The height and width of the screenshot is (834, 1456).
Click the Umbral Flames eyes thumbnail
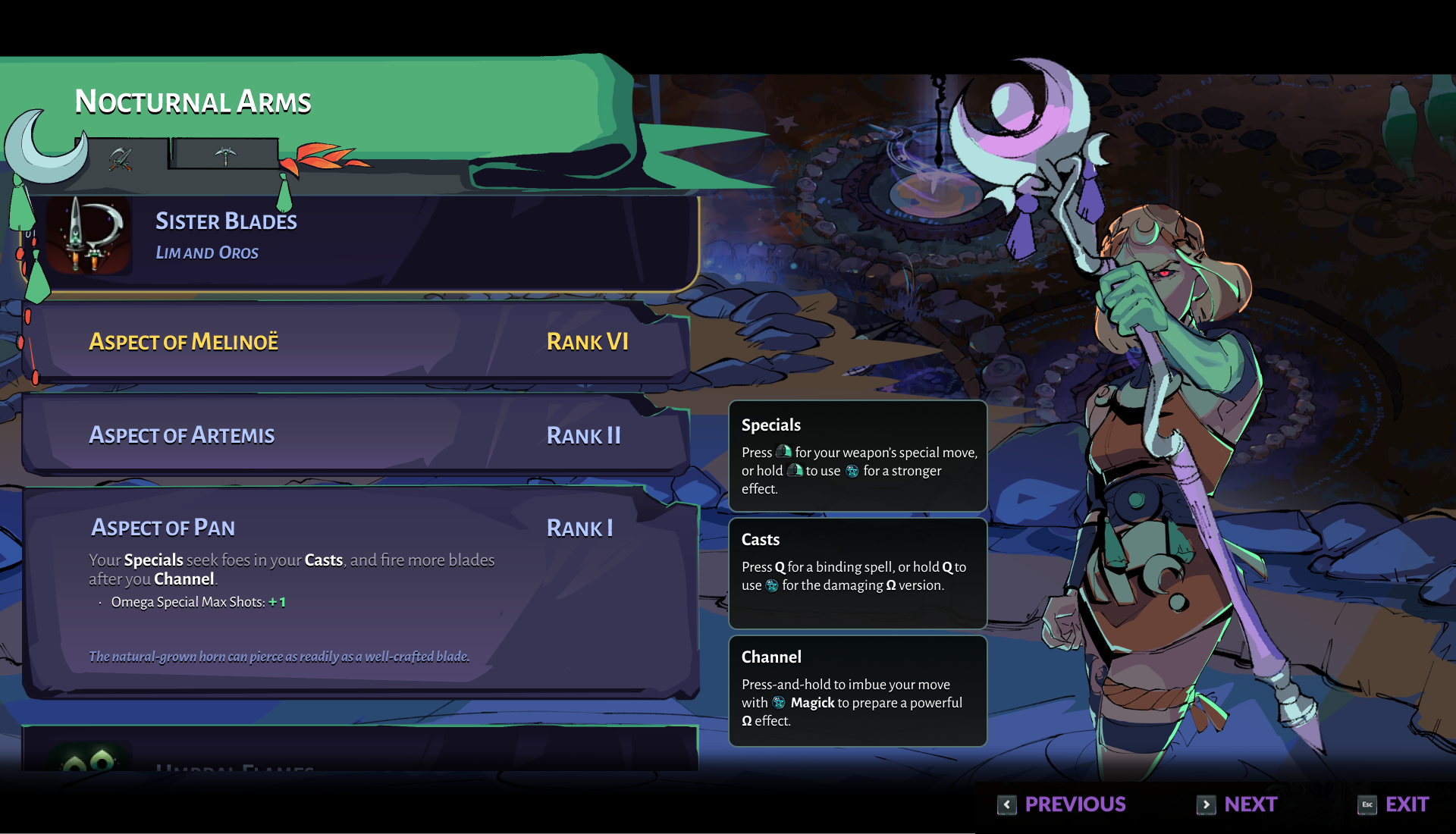91,762
